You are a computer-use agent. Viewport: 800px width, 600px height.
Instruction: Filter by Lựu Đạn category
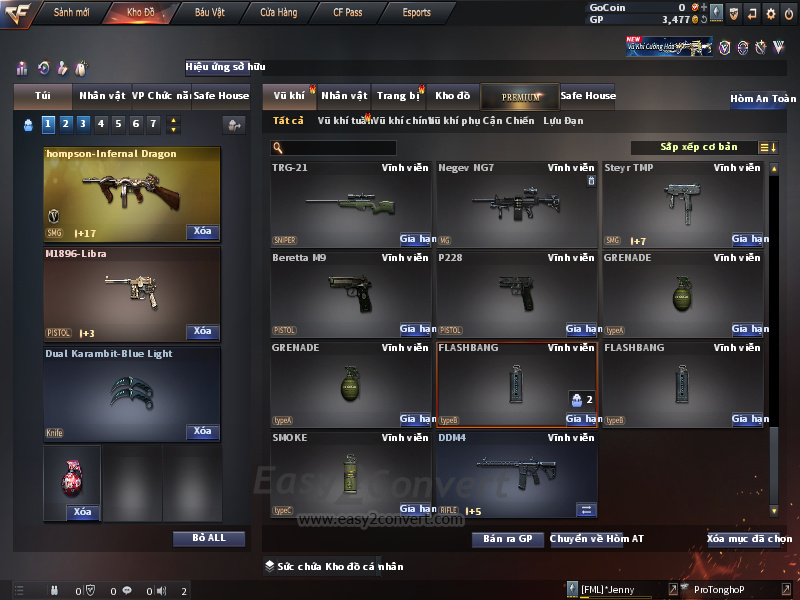[x=563, y=121]
